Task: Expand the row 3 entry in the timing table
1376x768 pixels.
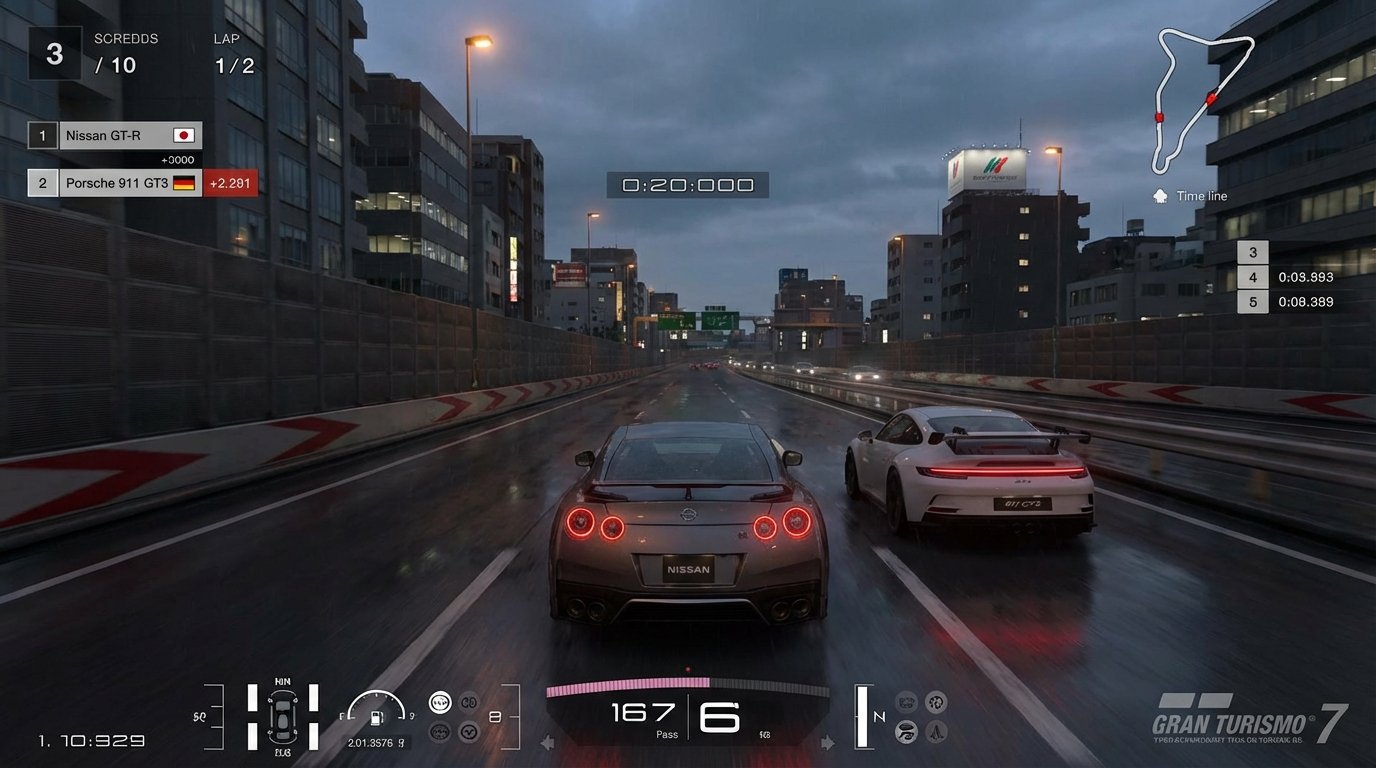Action: click(x=1253, y=251)
